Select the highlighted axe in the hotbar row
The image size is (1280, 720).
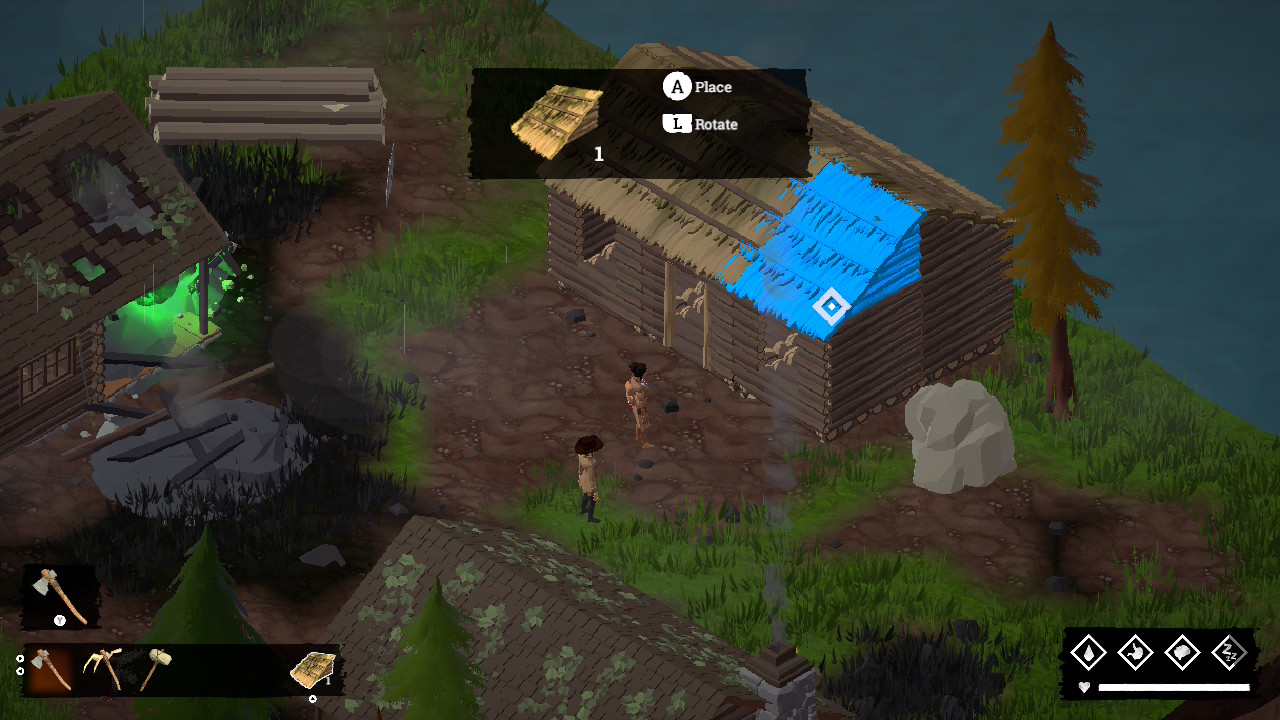(50, 669)
